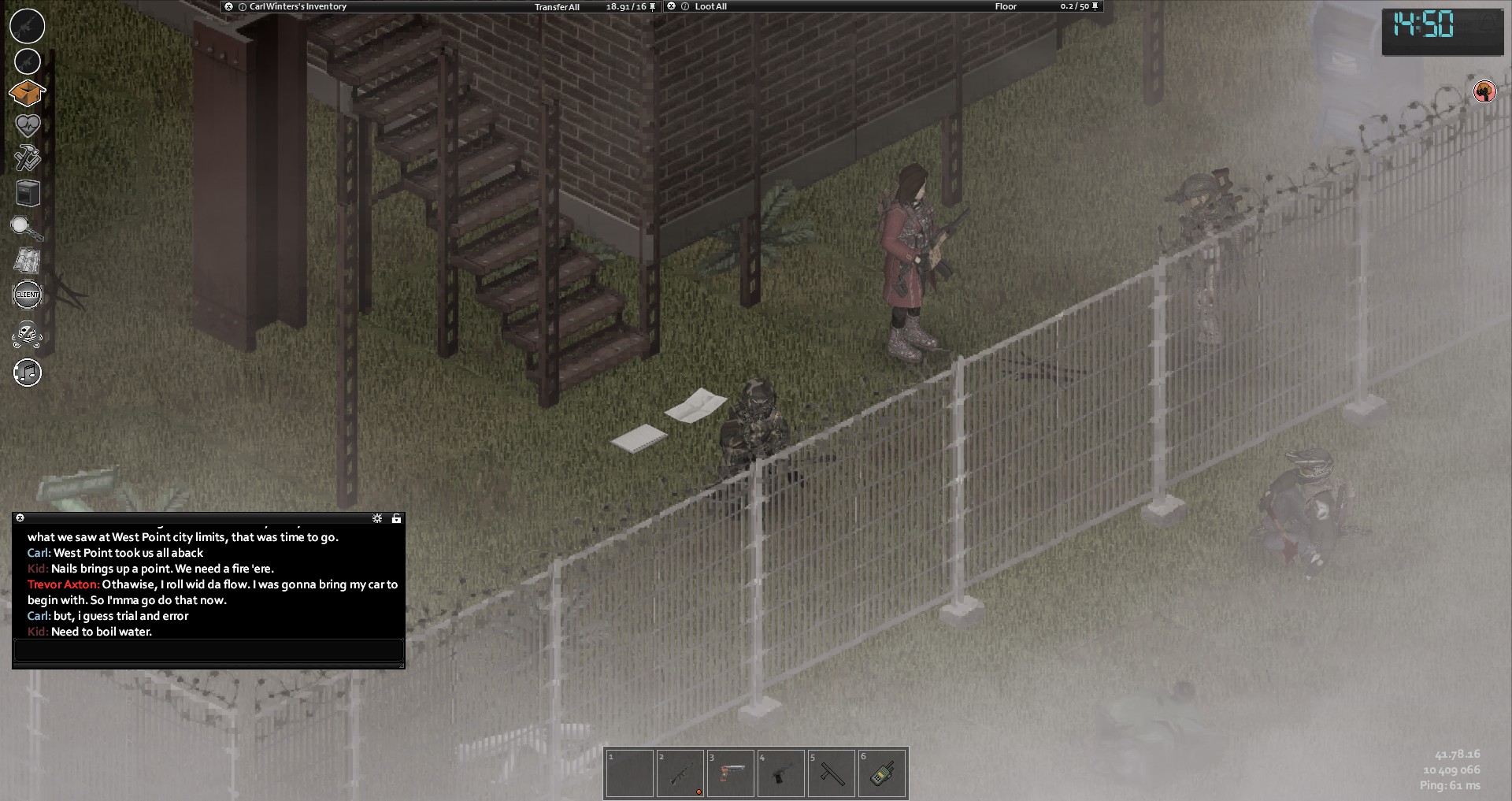Equip the silver pistol in slot 3

click(x=731, y=773)
